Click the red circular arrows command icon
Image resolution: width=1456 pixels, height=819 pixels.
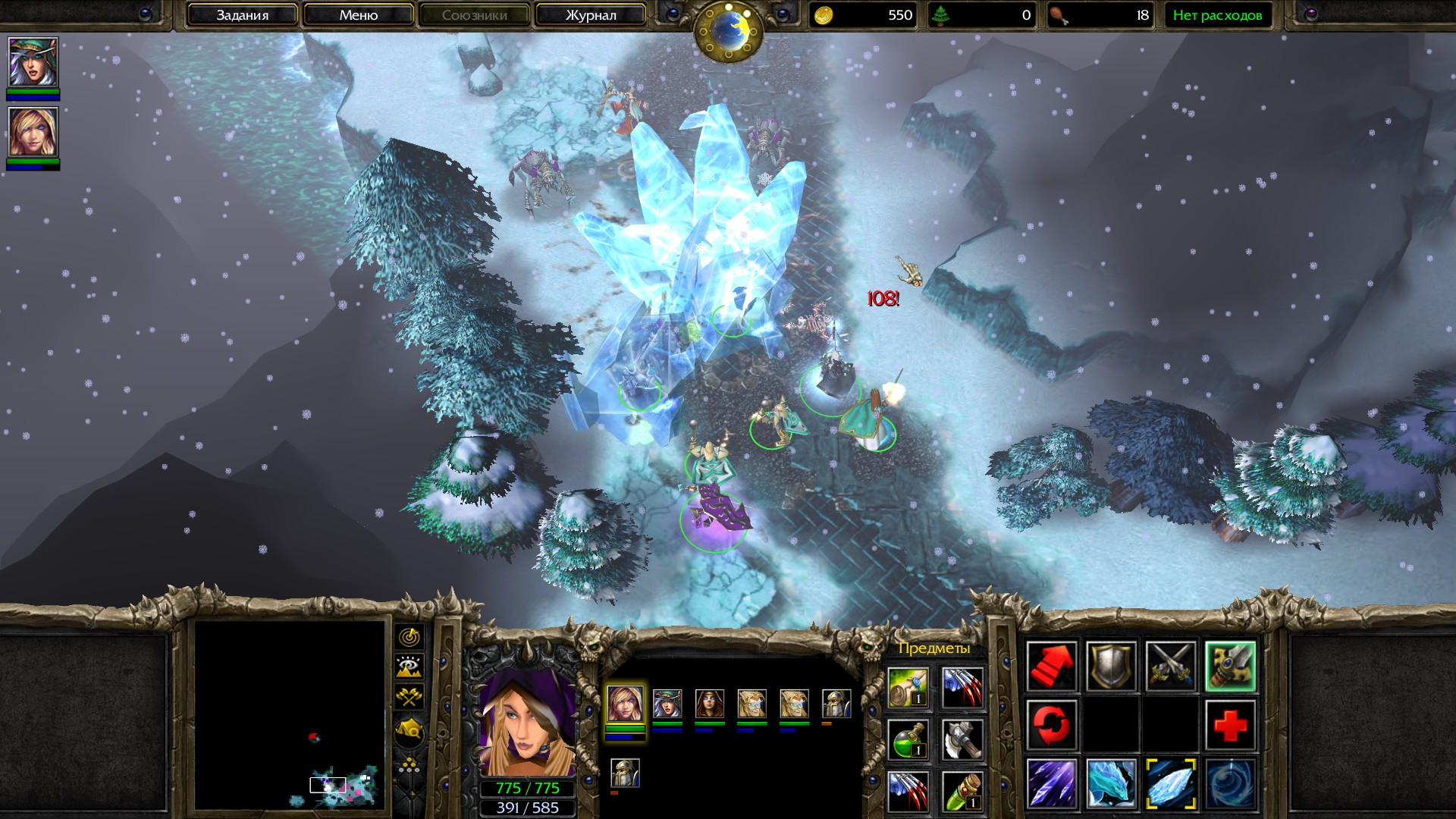click(x=1052, y=725)
